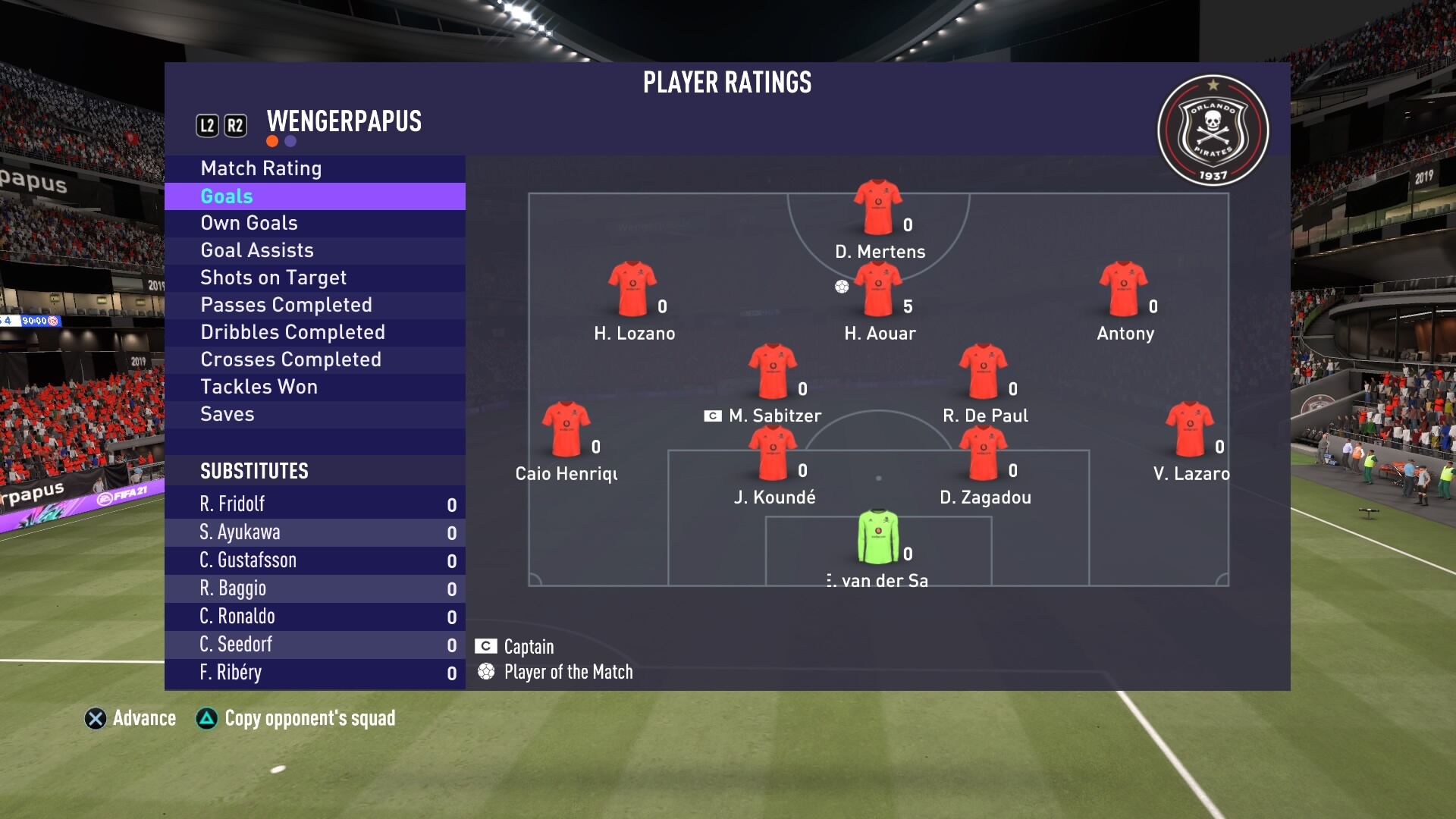Select substitute C. Seedorf row

[315, 645]
